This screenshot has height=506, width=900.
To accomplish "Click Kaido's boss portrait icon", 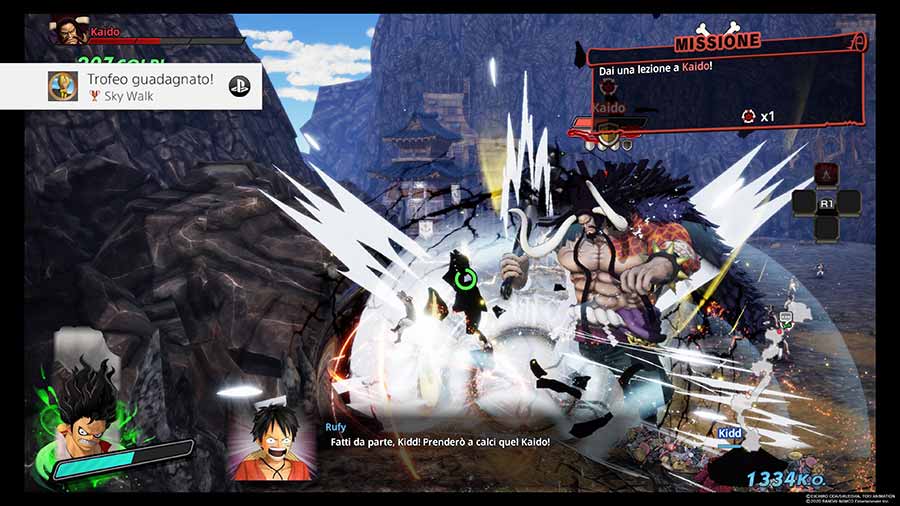I will point(69,32).
